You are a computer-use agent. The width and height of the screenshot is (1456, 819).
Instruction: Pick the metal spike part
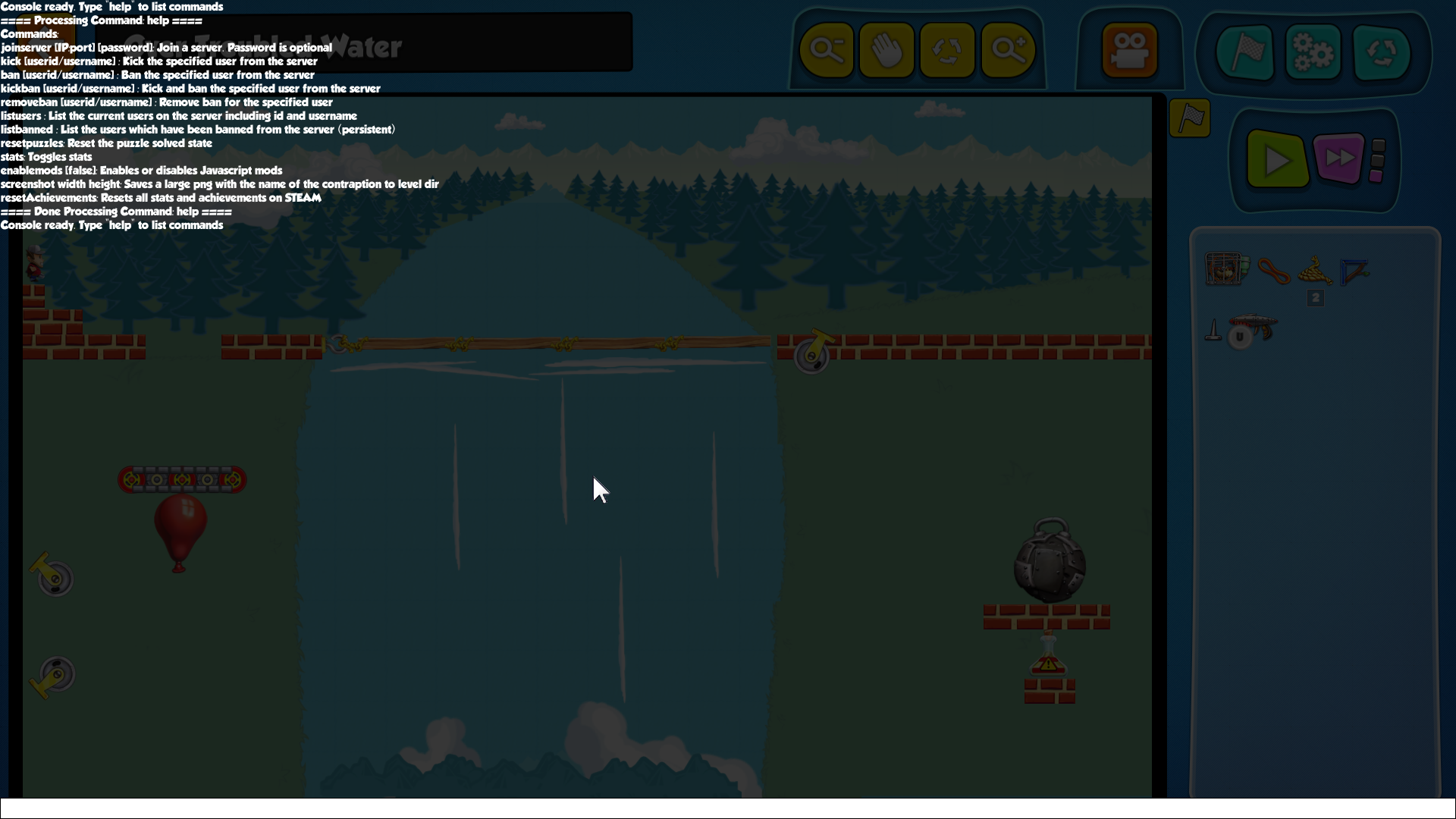coord(1213,331)
